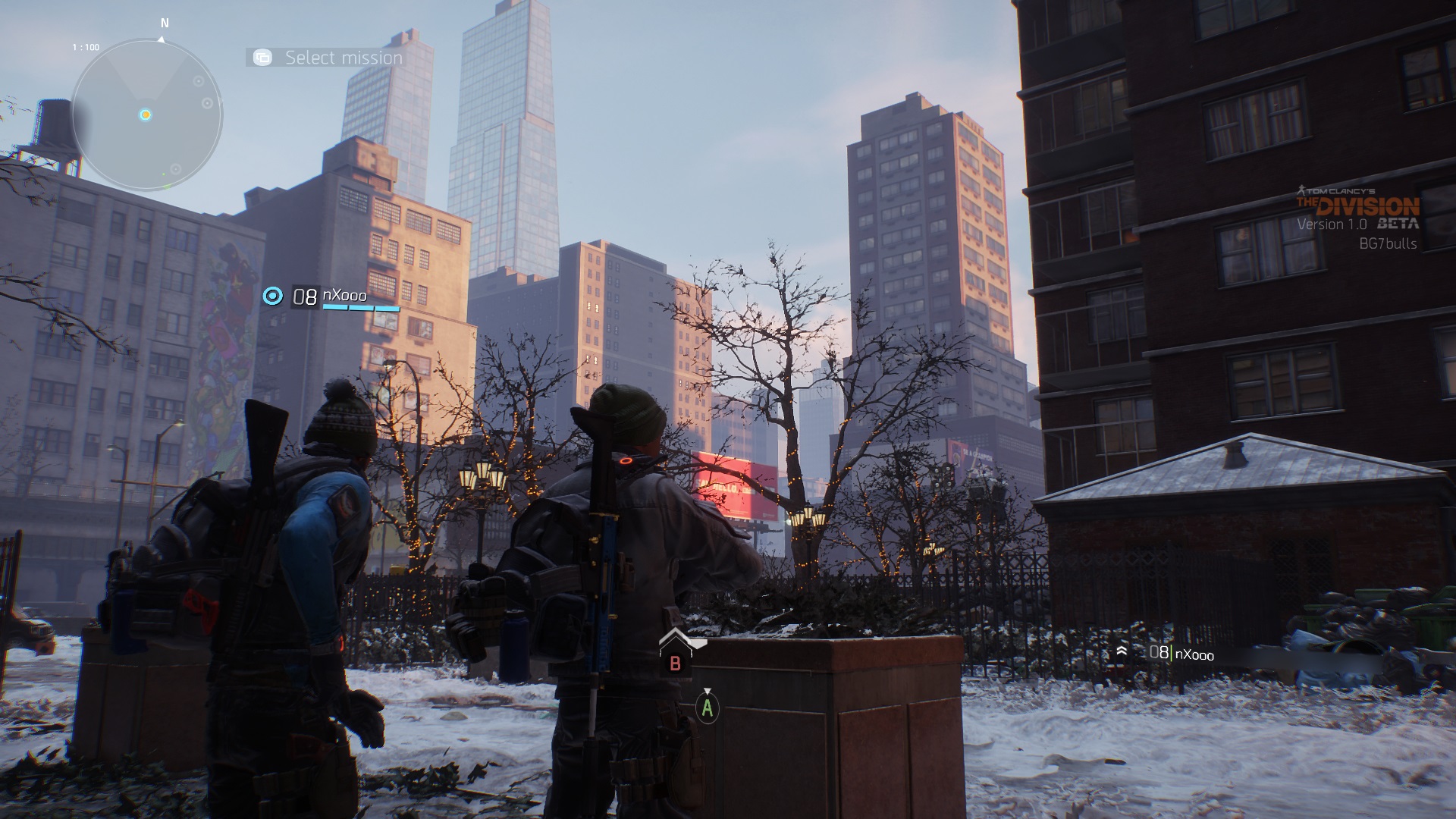Choose the nXooo group member entry with chevrons
This screenshot has height=819, width=1456.
pyautogui.click(x=1166, y=653)
